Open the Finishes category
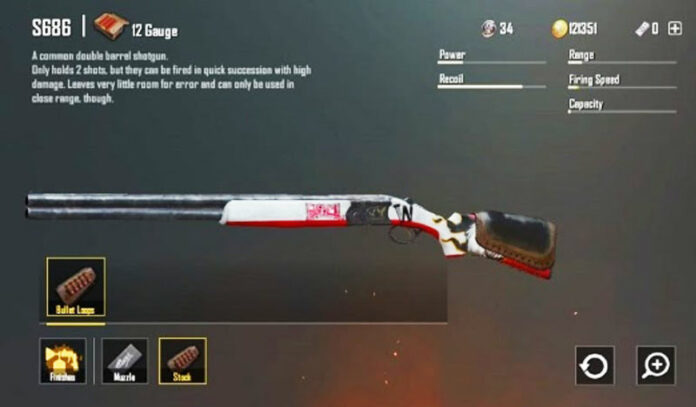696x407 pixels. tap(63, 361)
